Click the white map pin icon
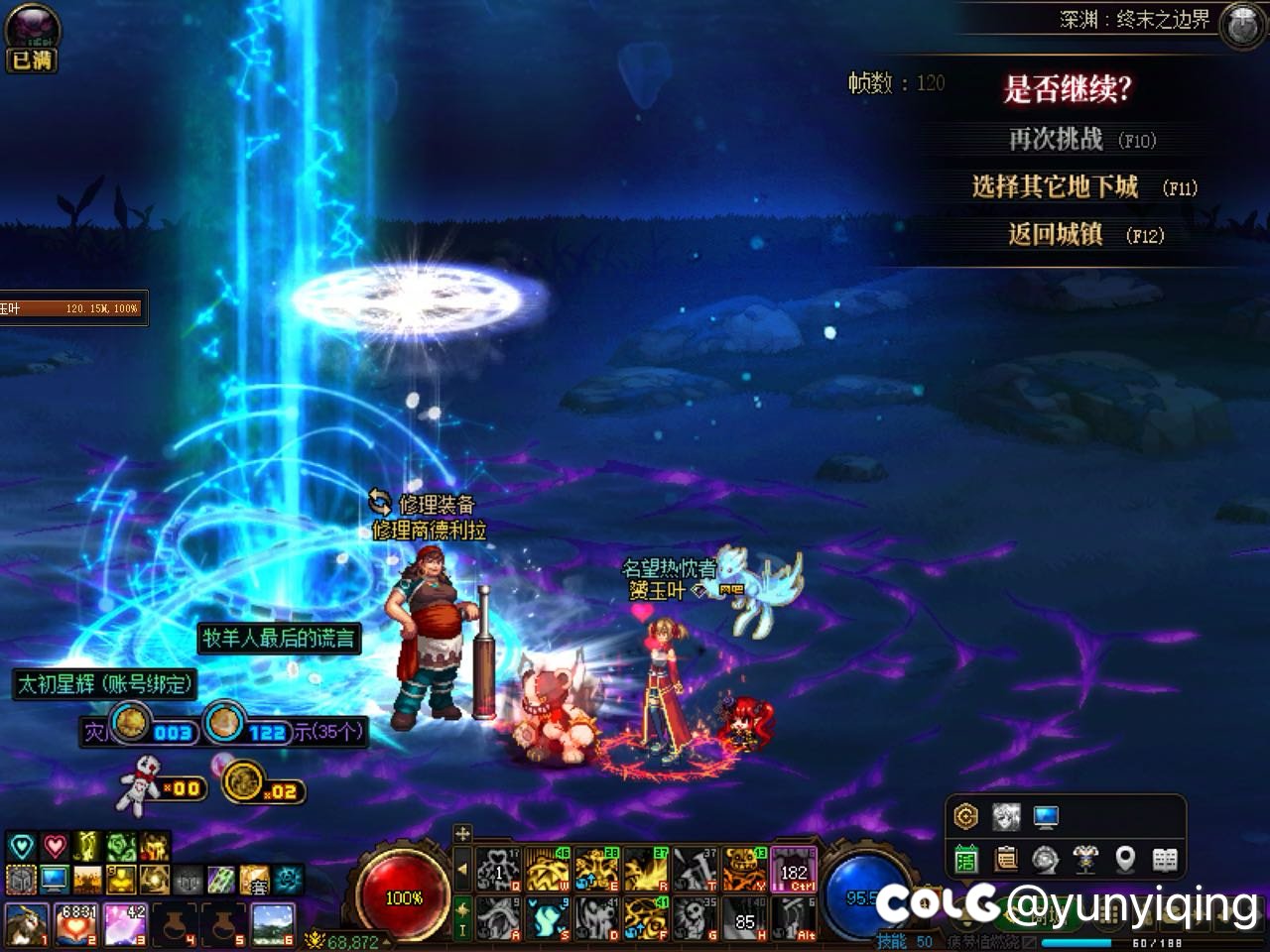This screenshot has height=952, width=1270. pyautogui.click(x=1125, y=859)
